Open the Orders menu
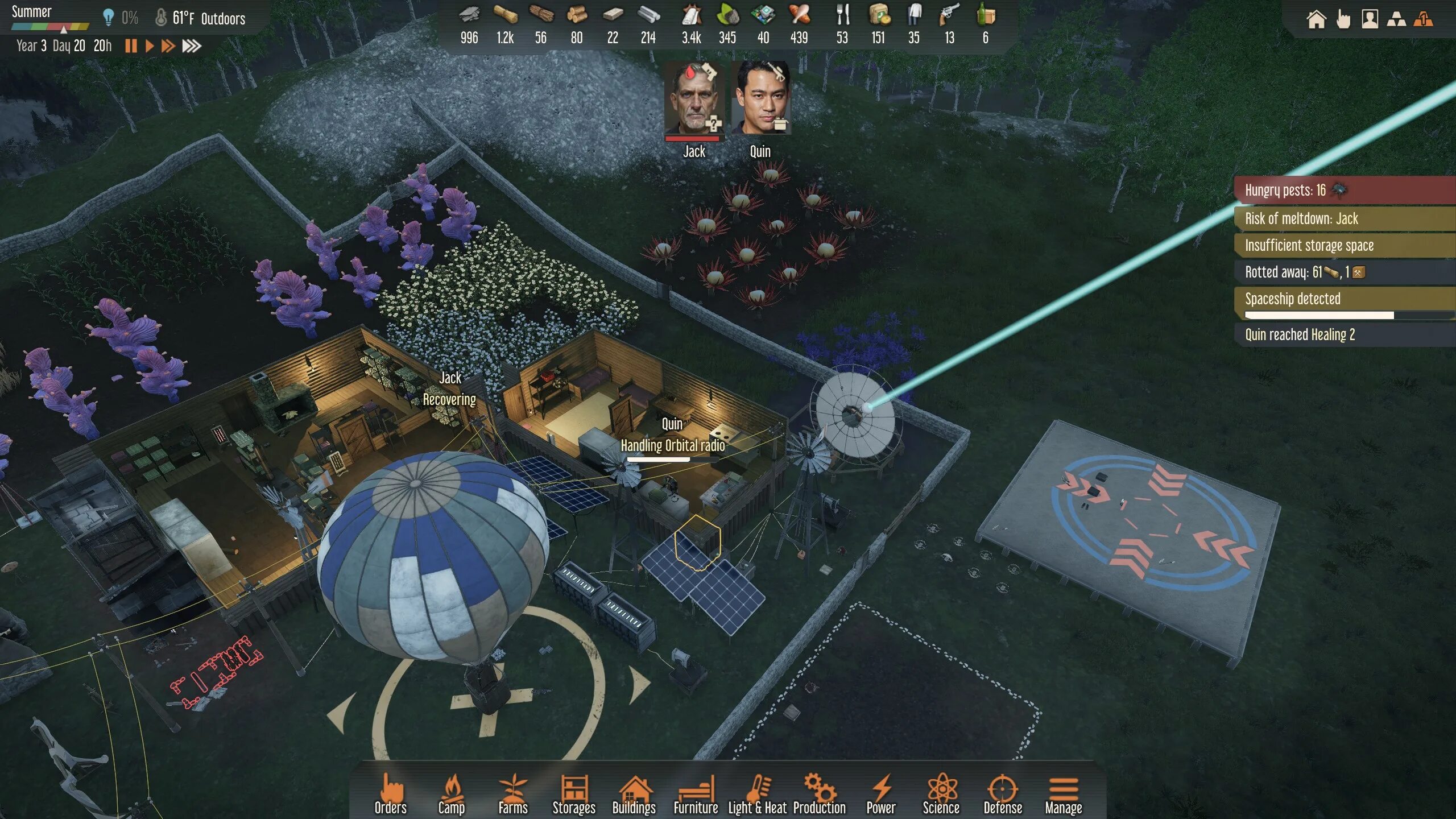1456x819 pixels. [390, 793]
